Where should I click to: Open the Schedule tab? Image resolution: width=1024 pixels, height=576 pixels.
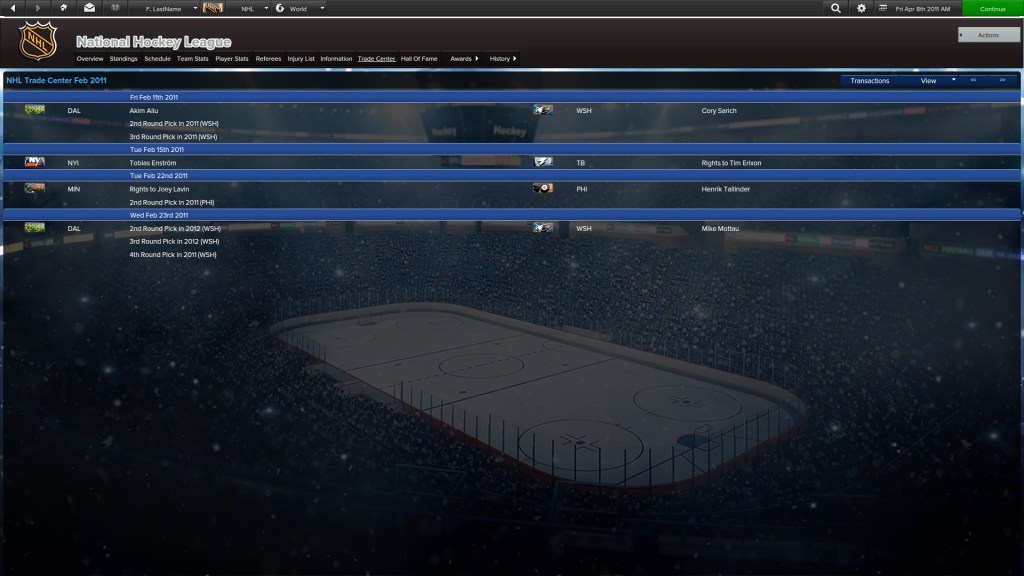[x=157, y=59]
